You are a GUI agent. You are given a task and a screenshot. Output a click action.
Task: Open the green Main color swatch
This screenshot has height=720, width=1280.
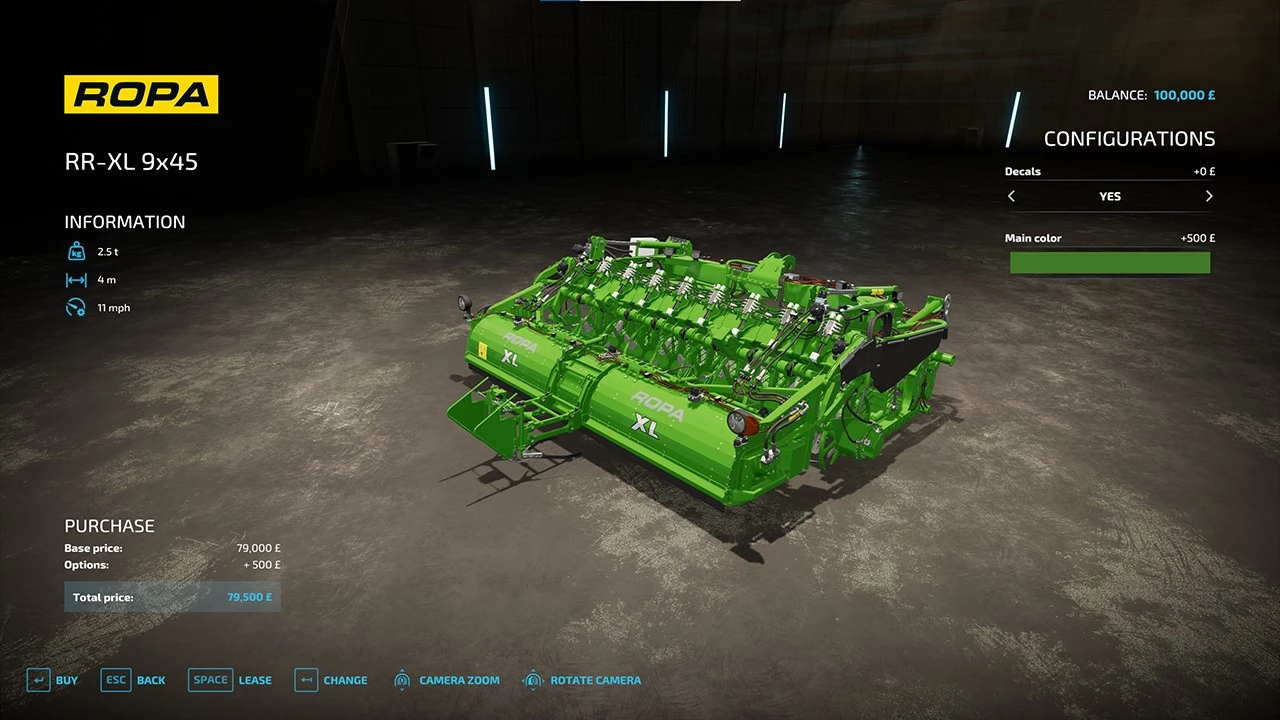point(1110,263)
